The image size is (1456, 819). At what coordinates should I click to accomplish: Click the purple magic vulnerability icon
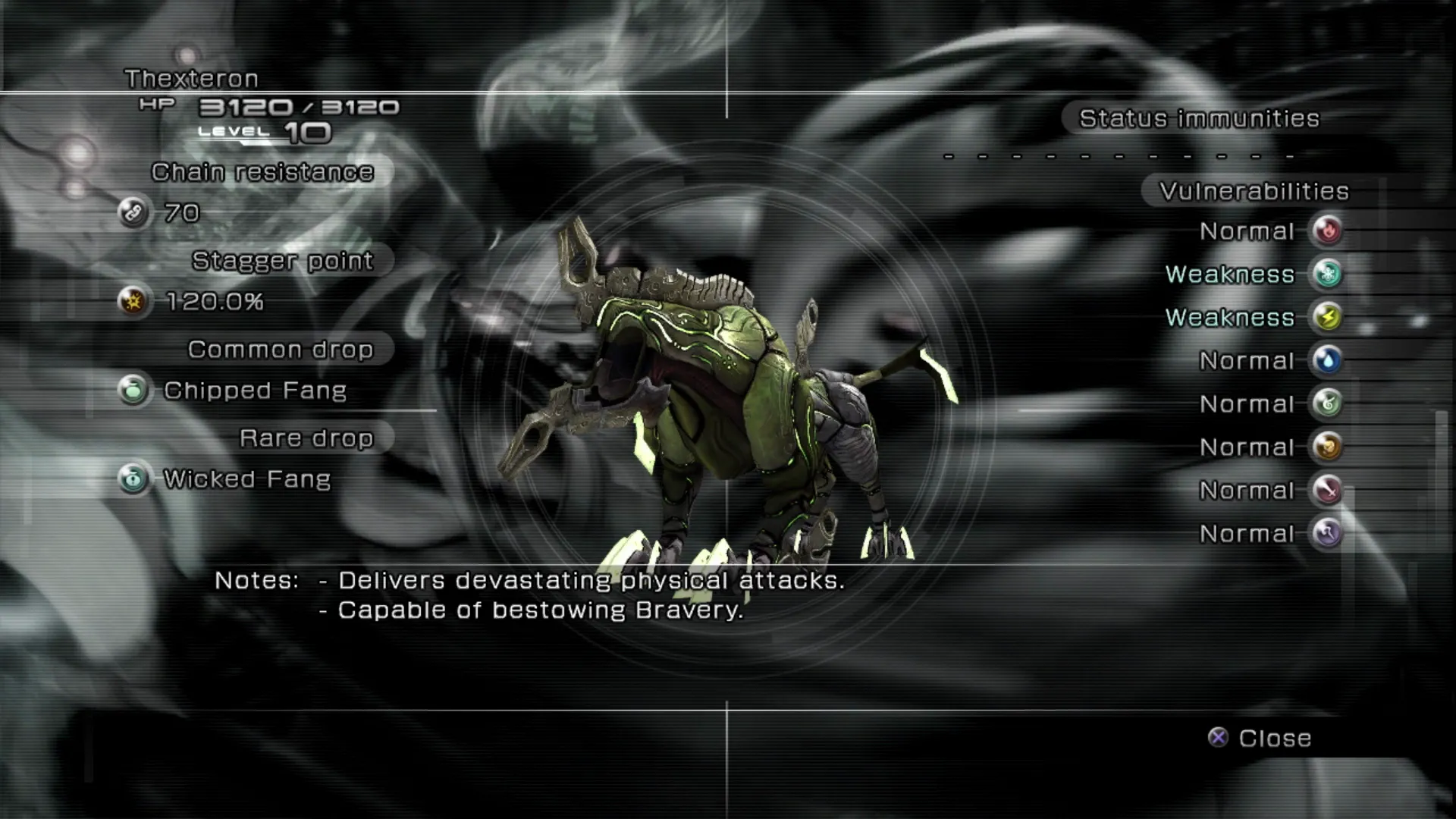[x=1327, y=533]
